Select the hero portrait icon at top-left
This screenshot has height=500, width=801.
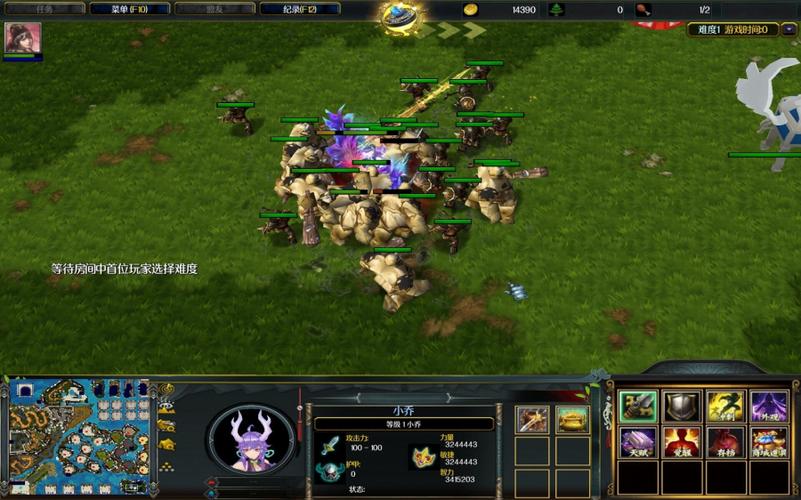(22, 38)
